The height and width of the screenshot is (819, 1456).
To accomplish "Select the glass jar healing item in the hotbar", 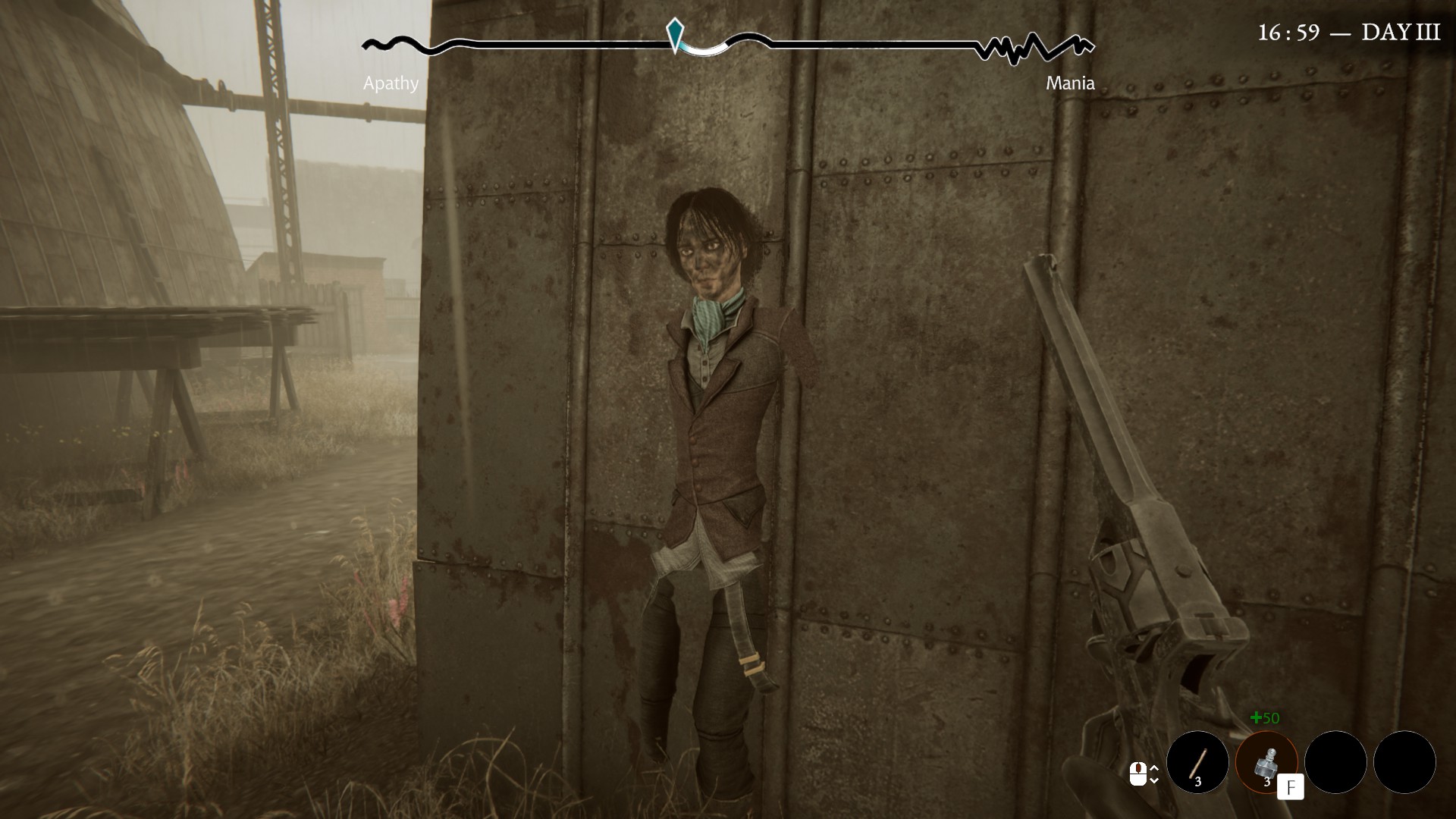I will (1267, 763).
